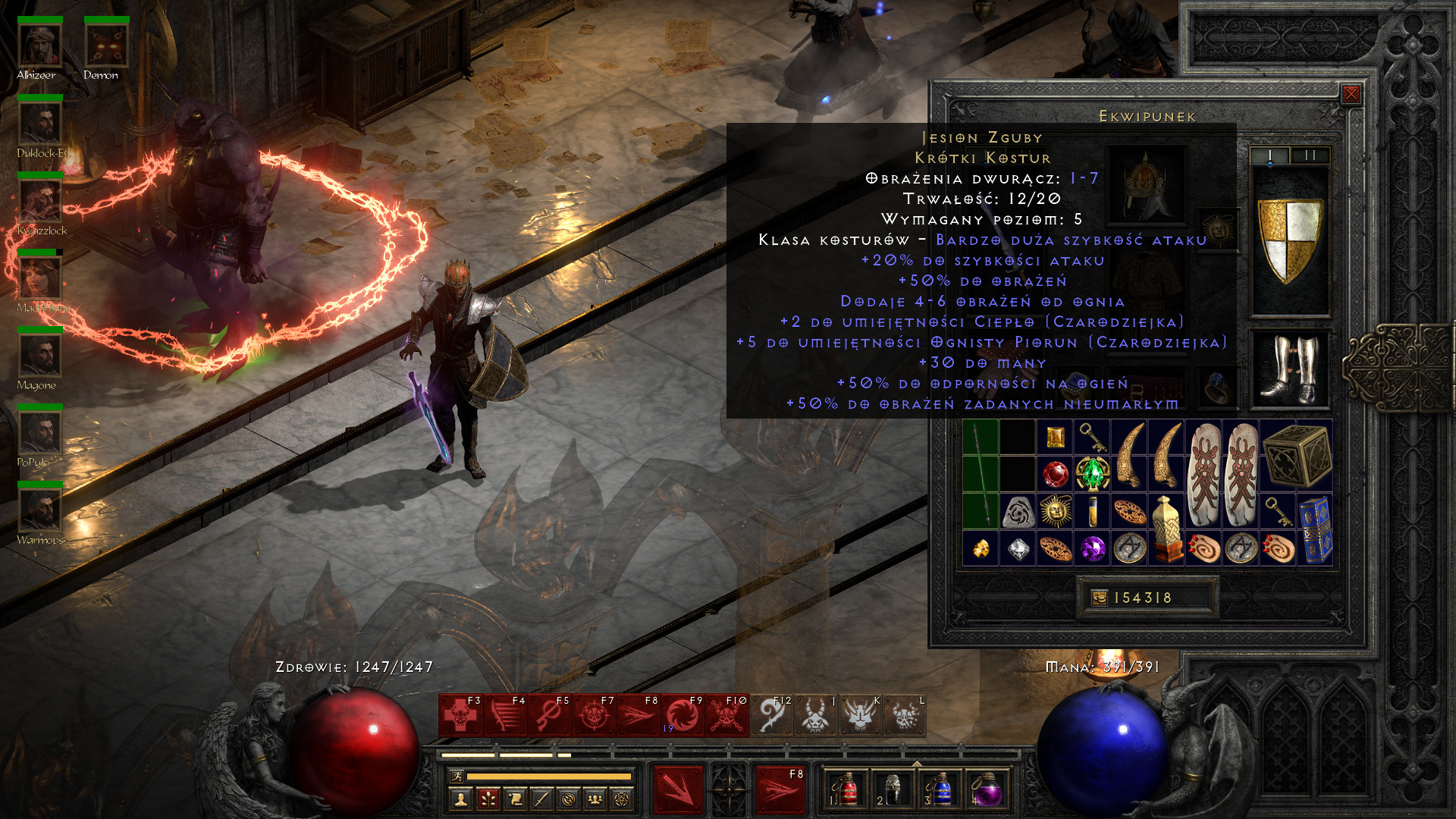Click the equipped gold-and-white shield slot
The height and width of the screenshot is (819, 1456).
tap(1289, 240)
